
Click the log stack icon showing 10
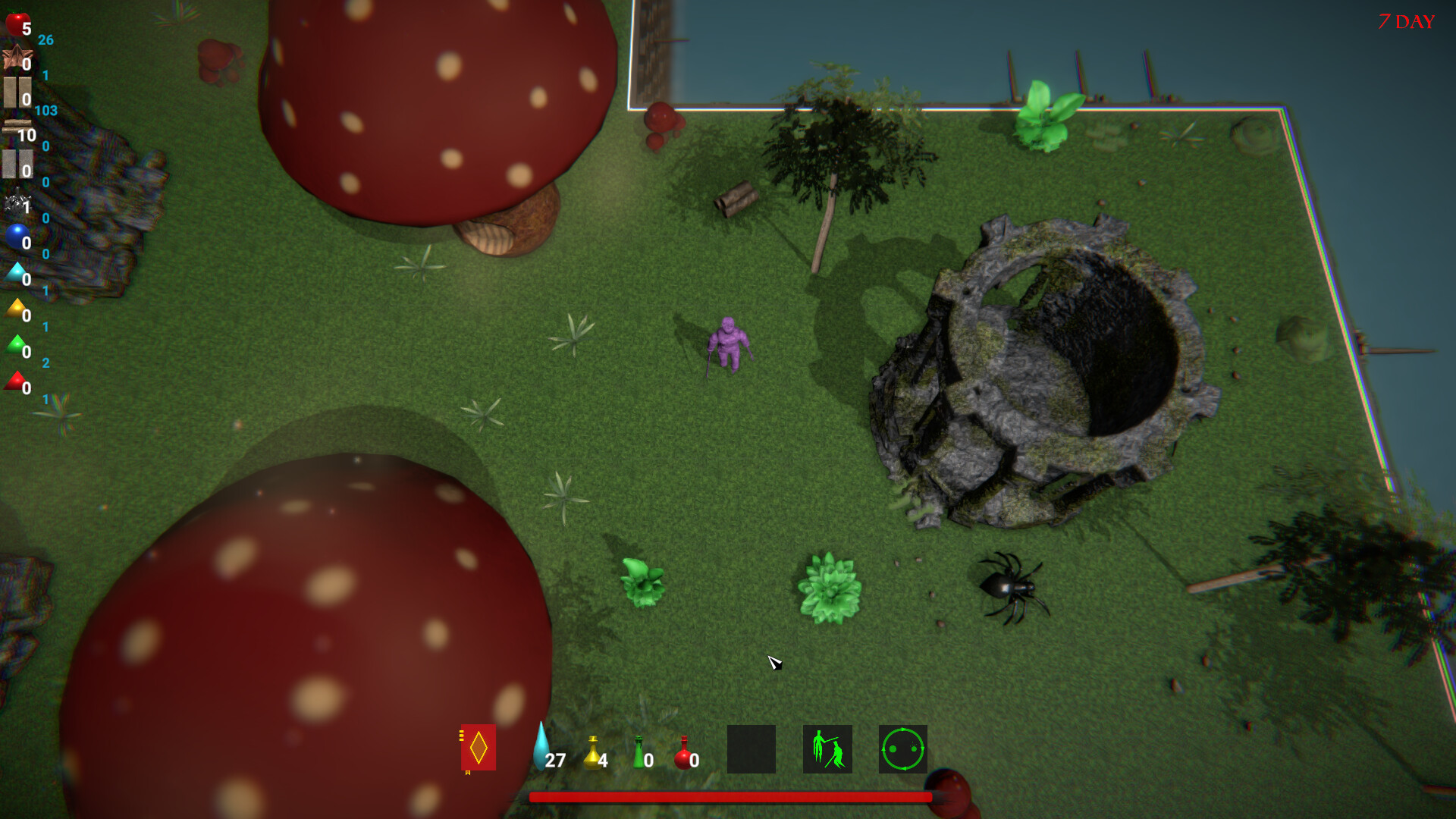19,127
